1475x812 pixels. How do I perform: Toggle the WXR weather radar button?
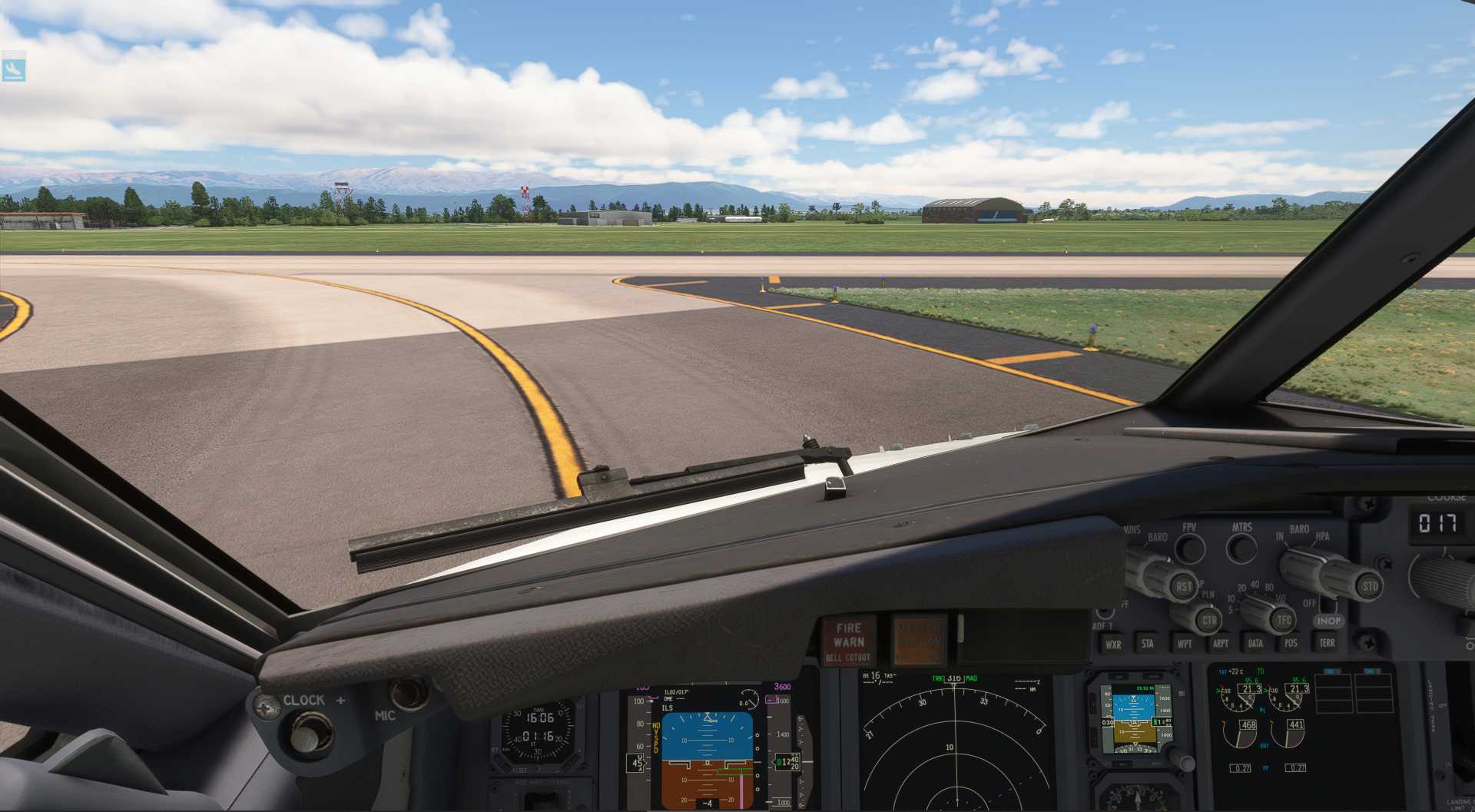click(x=1112, y=645)
